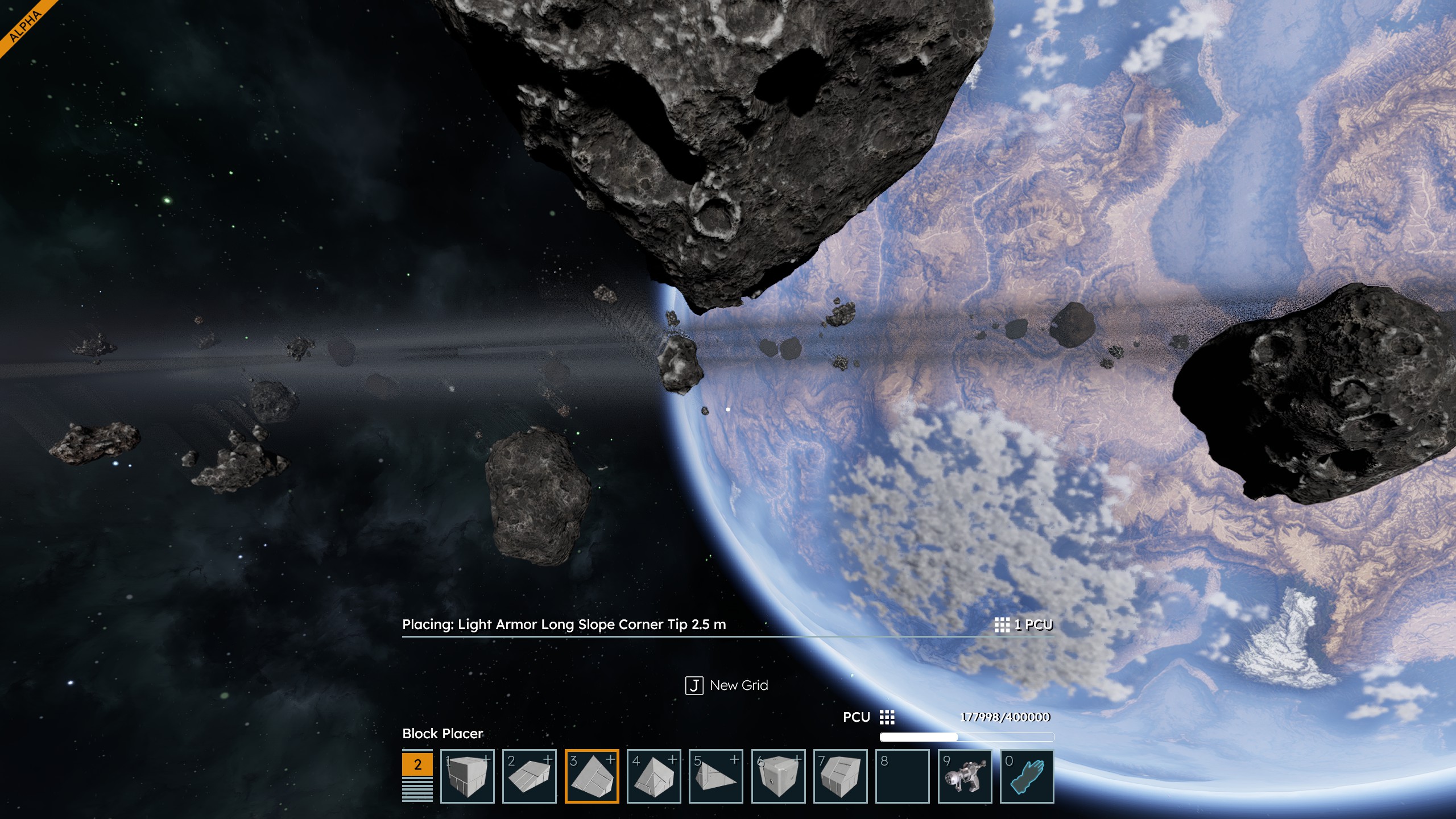
Task: Select the half-slope armor block in slot 7
Action: point(840,776)
